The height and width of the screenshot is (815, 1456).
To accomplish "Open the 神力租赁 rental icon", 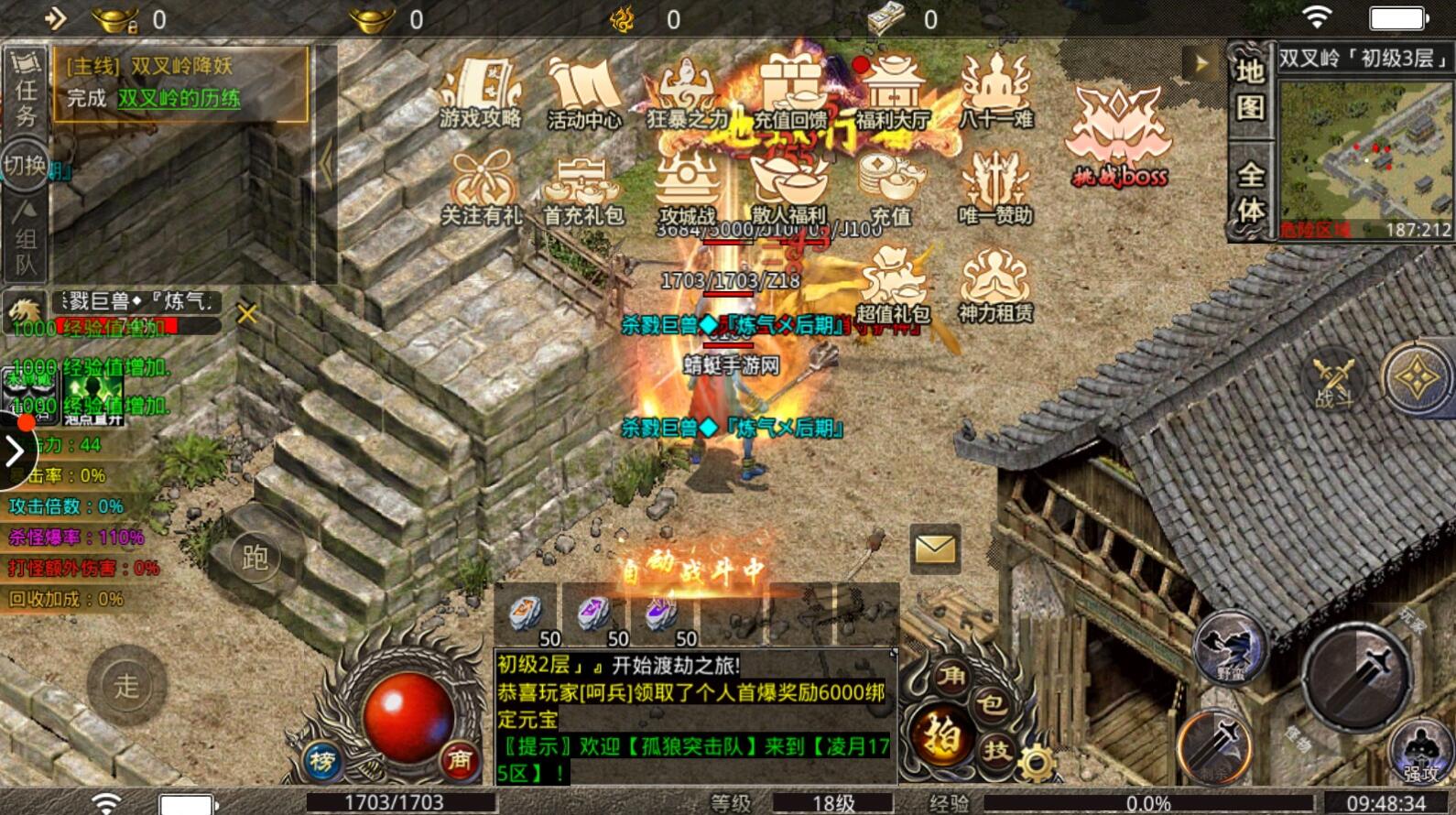I will click(995, 287).
